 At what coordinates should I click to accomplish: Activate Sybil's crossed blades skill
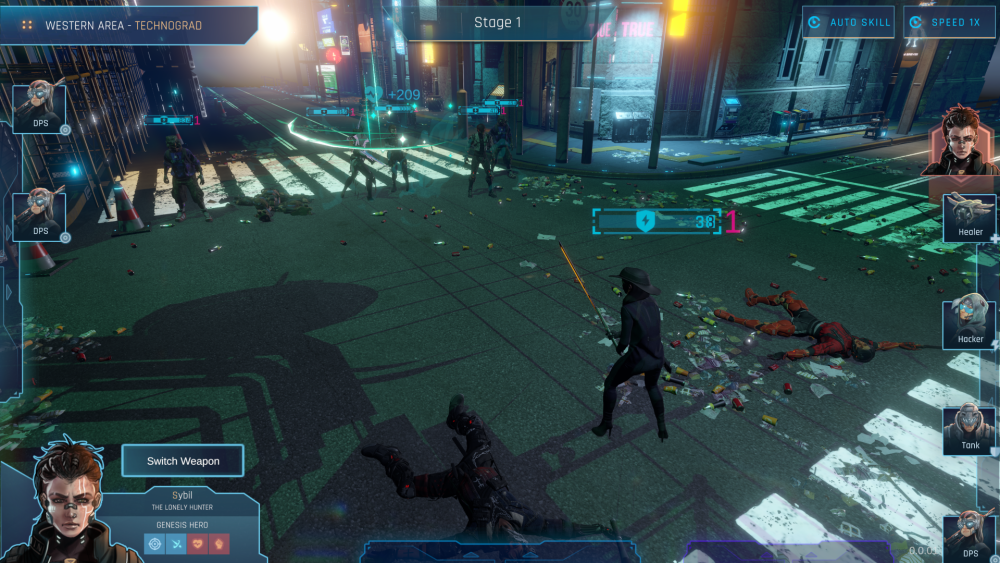click(x=176, y=544)
